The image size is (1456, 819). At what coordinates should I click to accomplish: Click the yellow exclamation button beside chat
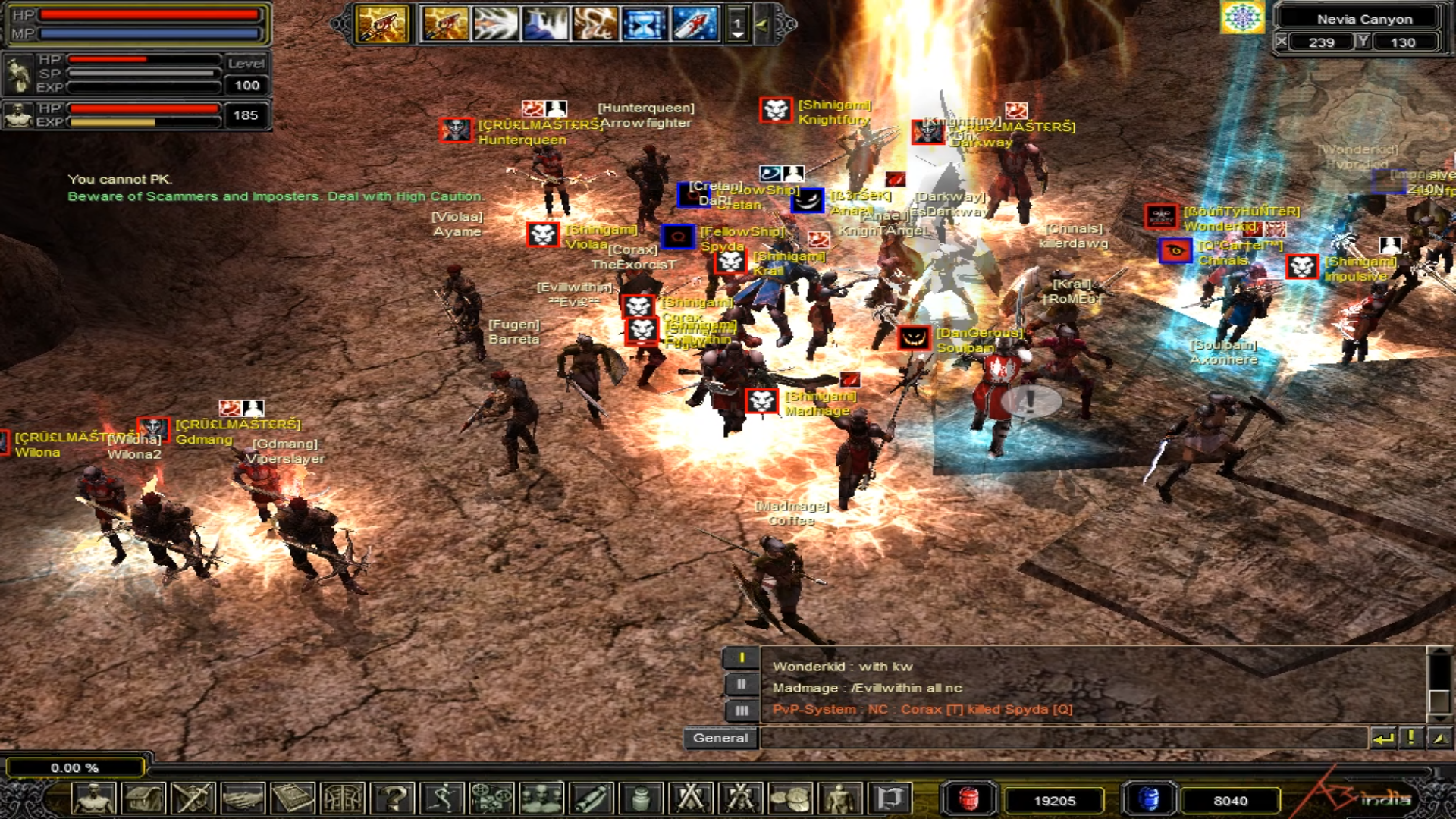click(x=1410, y=738)
